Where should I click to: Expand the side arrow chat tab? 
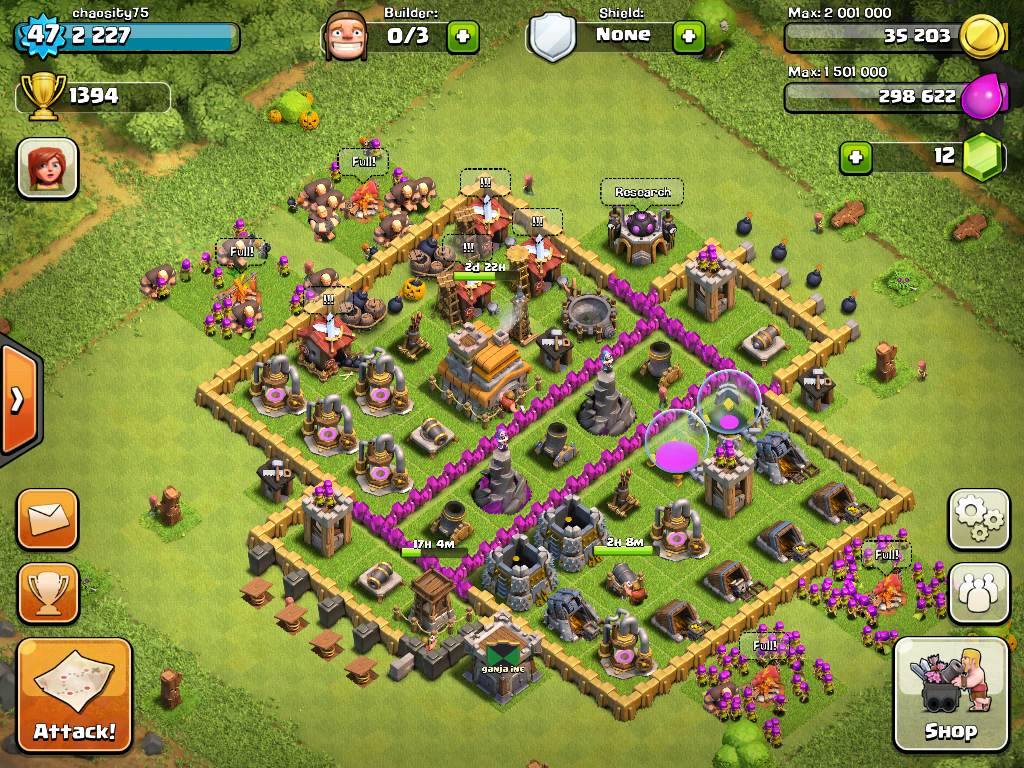coord(17,400)
